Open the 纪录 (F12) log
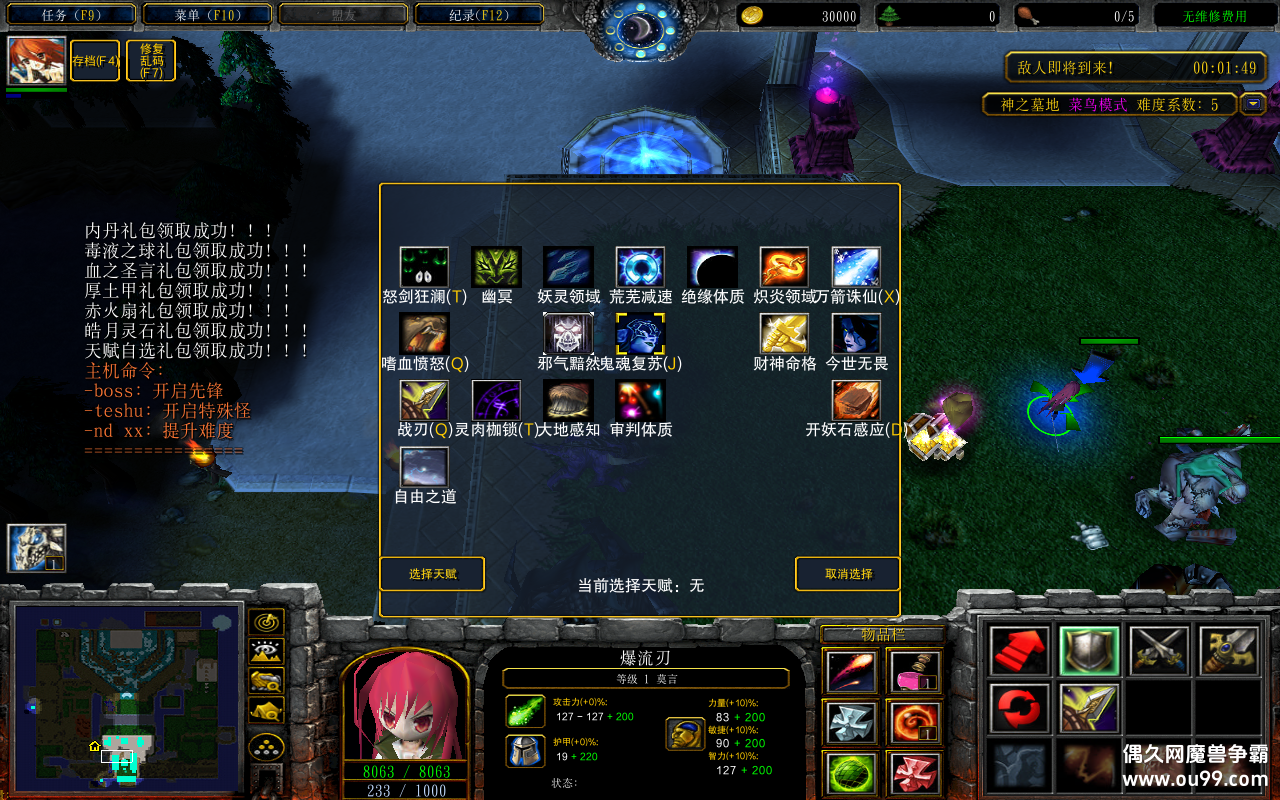 coord(478,15)
